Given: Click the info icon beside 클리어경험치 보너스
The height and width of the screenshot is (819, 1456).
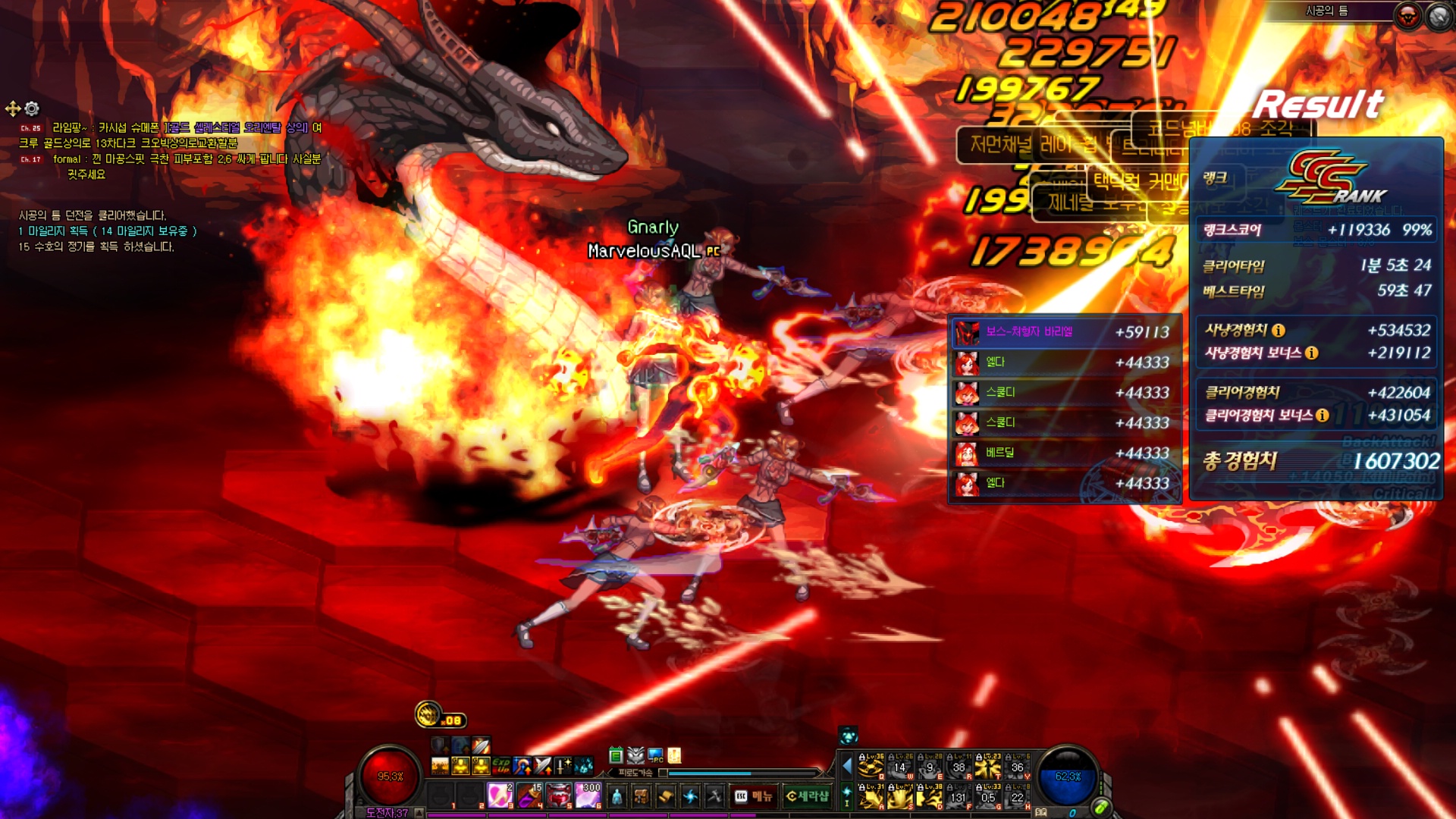Looking at the screenshot, I should [x=1322, y=415].
